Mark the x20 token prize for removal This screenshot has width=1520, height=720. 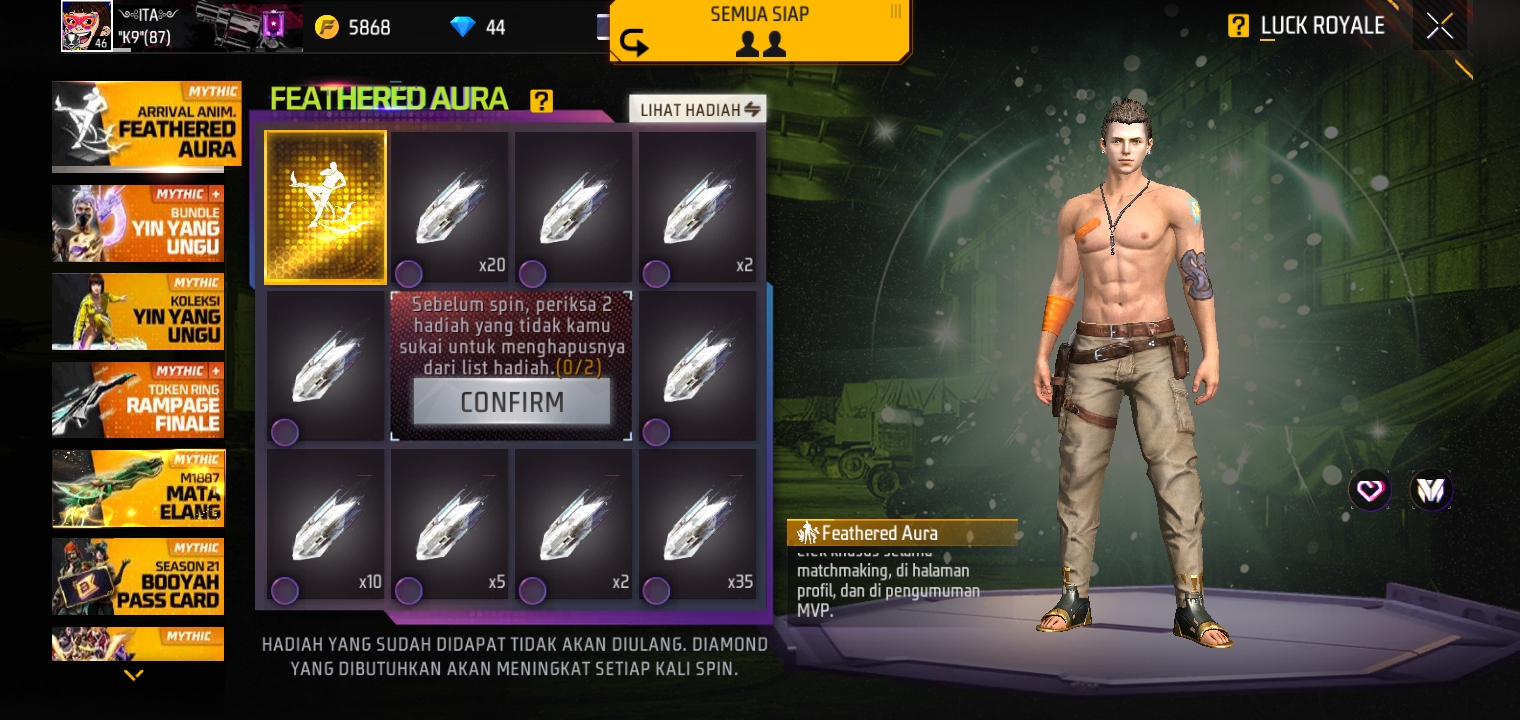449,207
